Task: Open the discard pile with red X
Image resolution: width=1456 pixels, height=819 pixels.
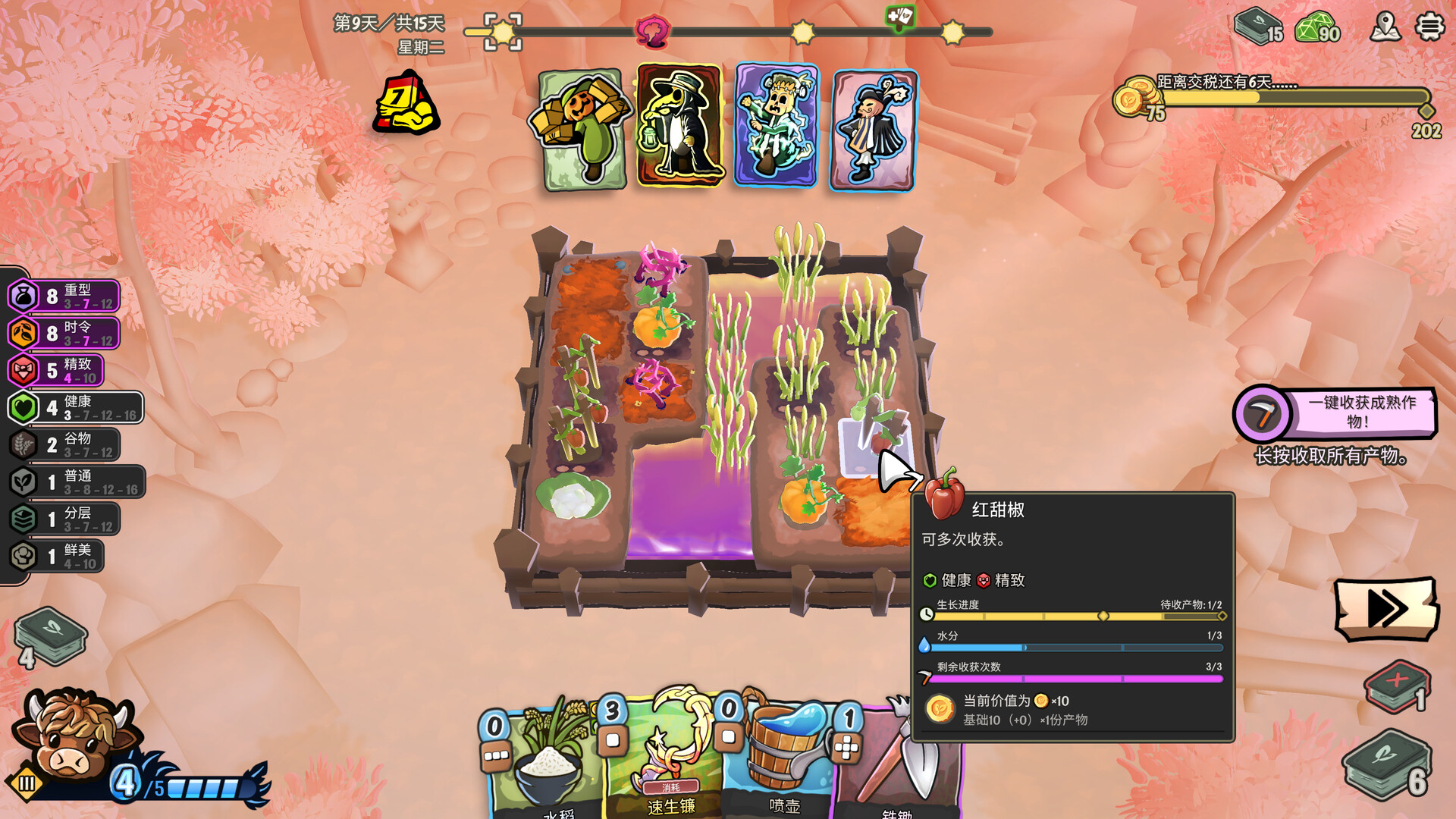Action: [x=1397, y=686]
